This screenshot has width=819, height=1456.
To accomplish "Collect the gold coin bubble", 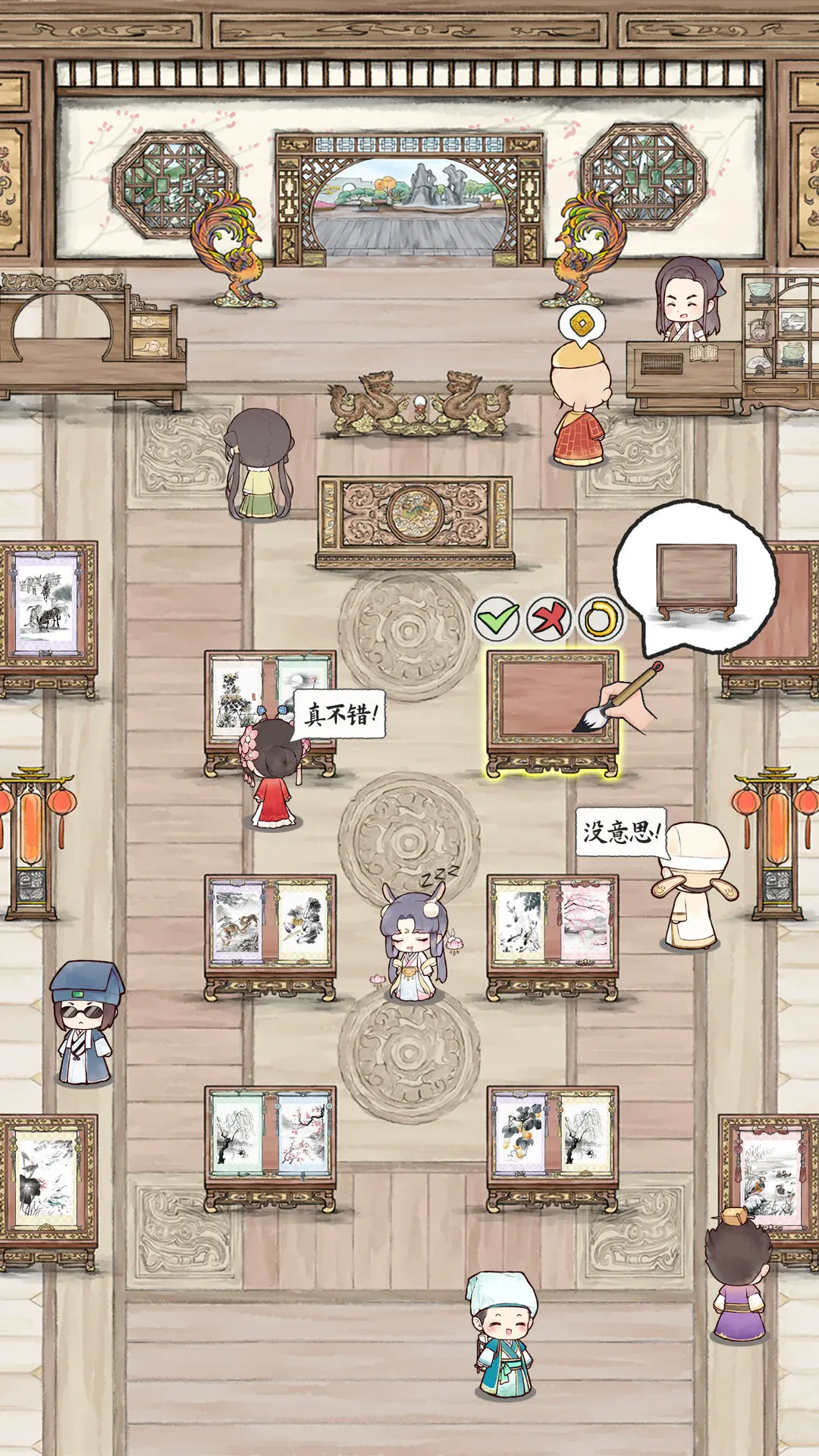I will pyautogui.click(x=582, y=325).
